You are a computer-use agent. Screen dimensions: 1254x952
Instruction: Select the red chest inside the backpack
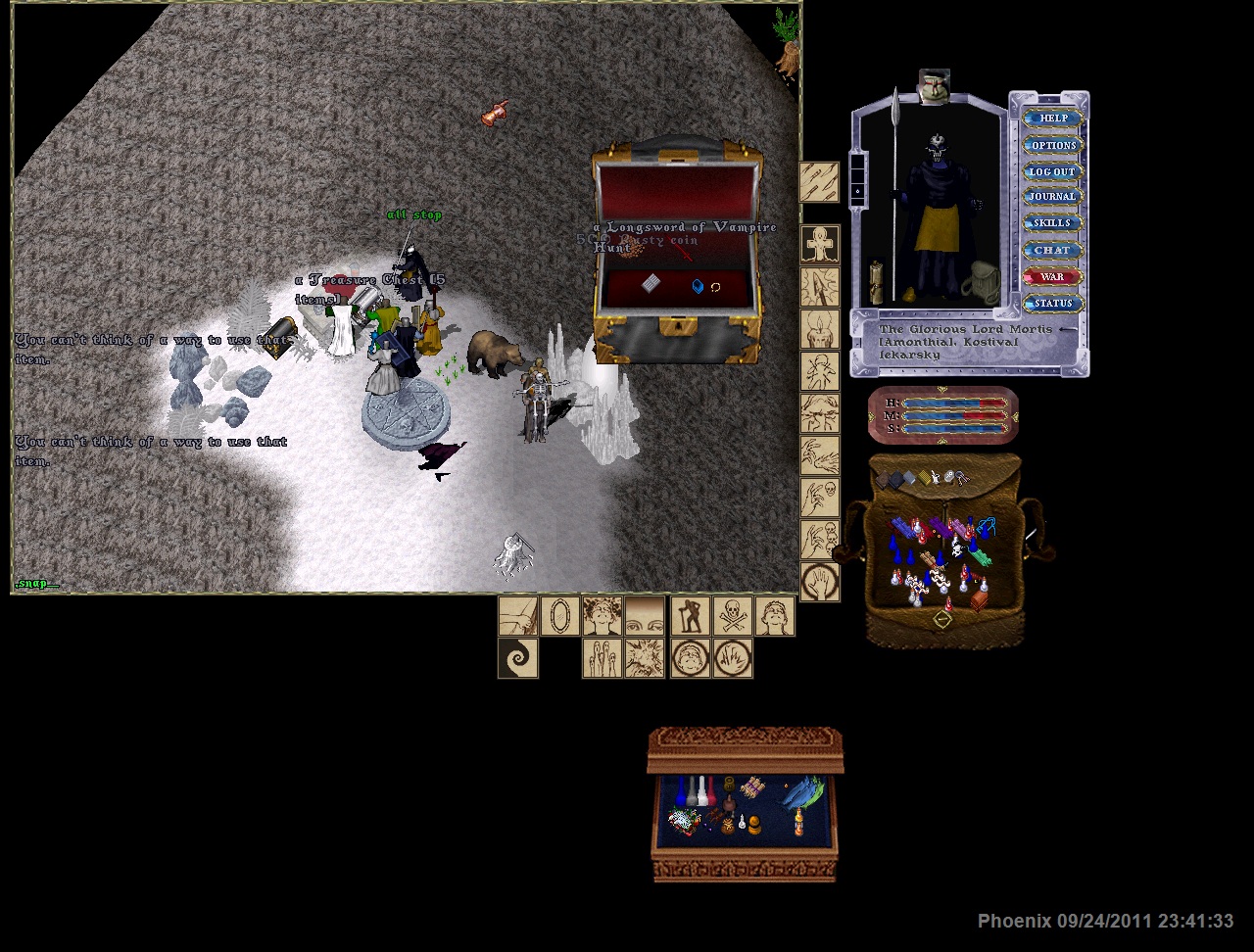coord(979,600)
